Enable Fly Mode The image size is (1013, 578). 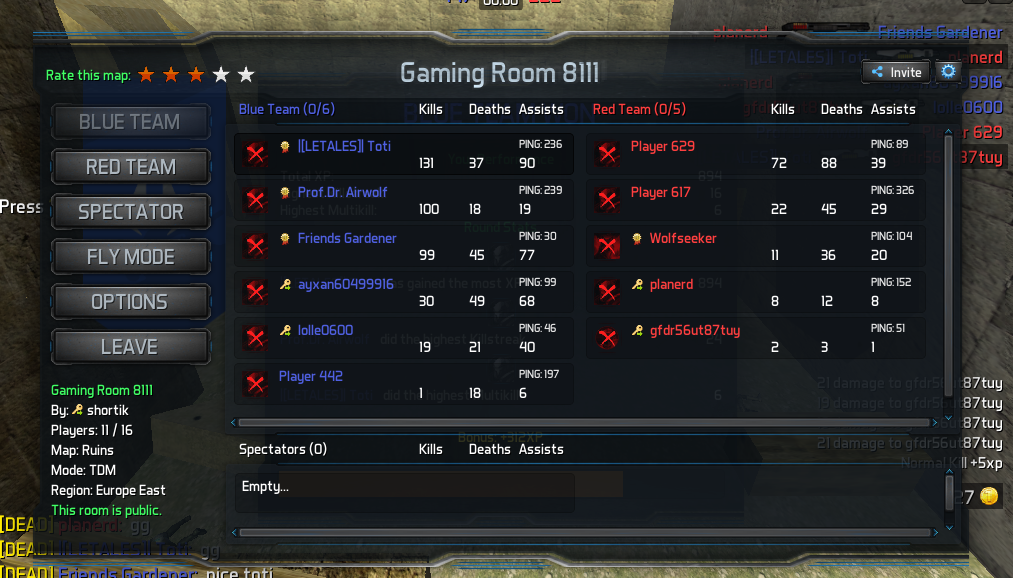coord(130,257)
